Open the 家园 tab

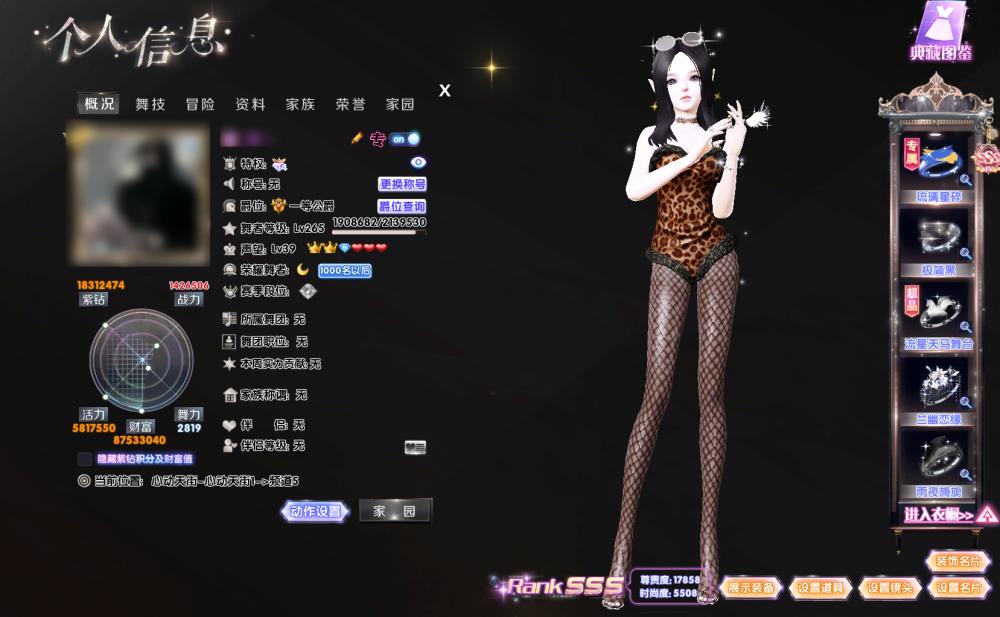[x=400, y=104]
